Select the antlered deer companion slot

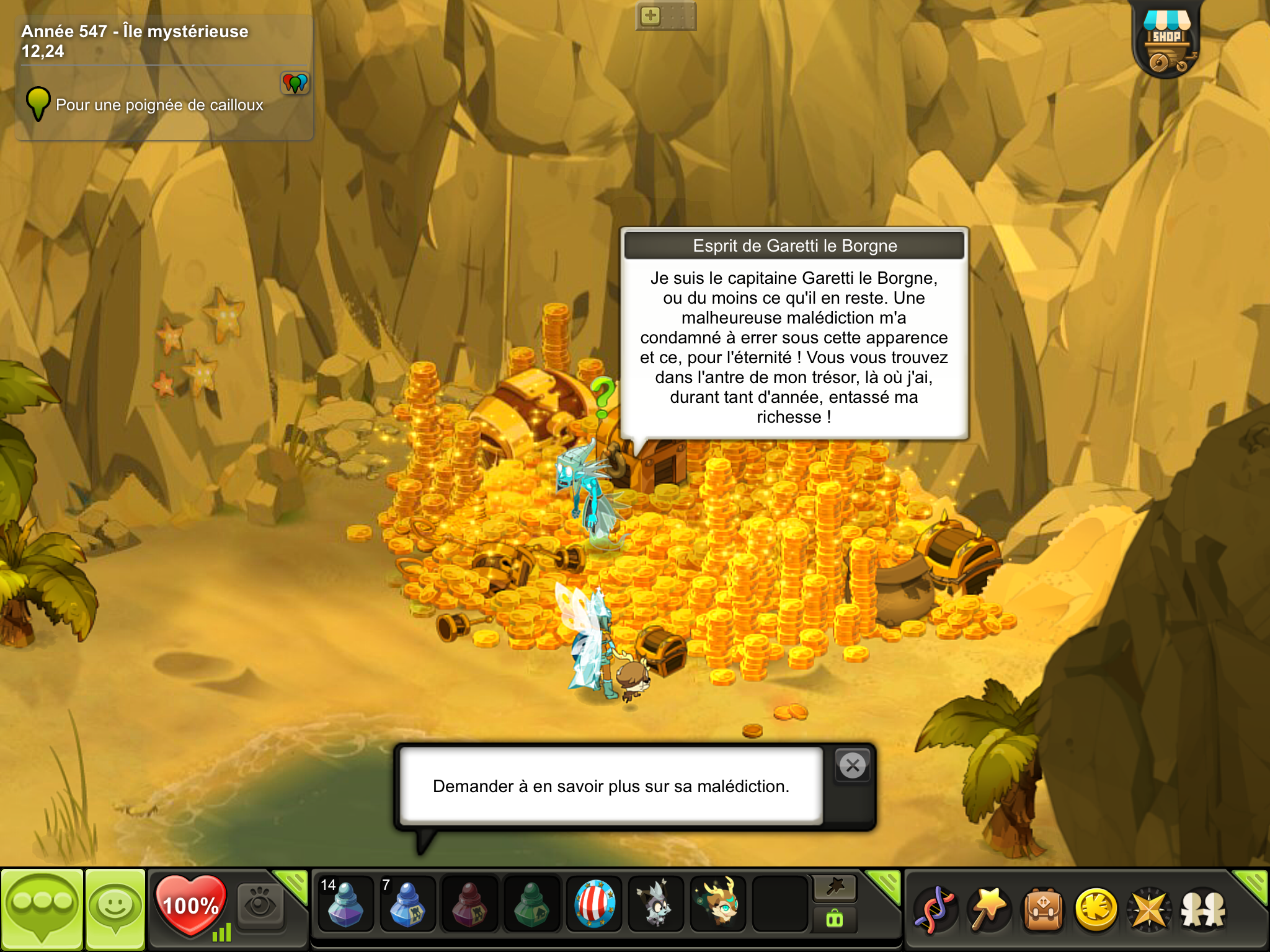coord(718,905)
